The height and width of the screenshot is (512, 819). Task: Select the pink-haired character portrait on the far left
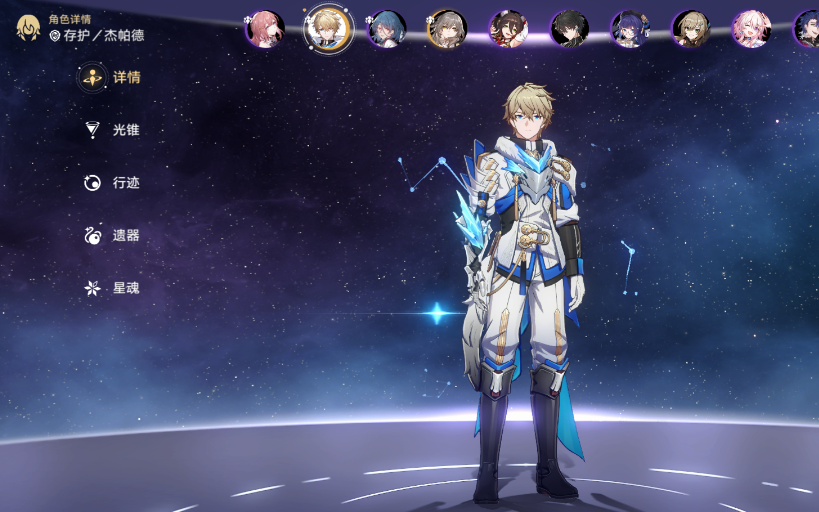[x=265, y=29]
